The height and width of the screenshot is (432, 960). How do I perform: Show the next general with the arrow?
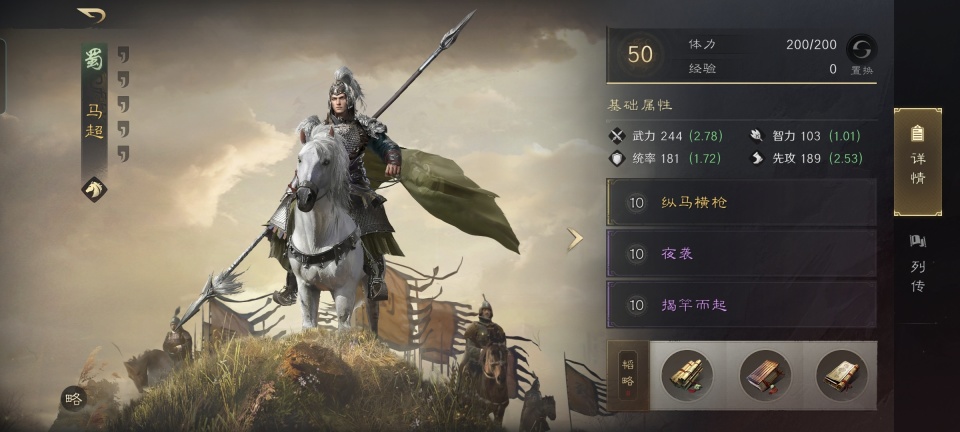(575, 239)
